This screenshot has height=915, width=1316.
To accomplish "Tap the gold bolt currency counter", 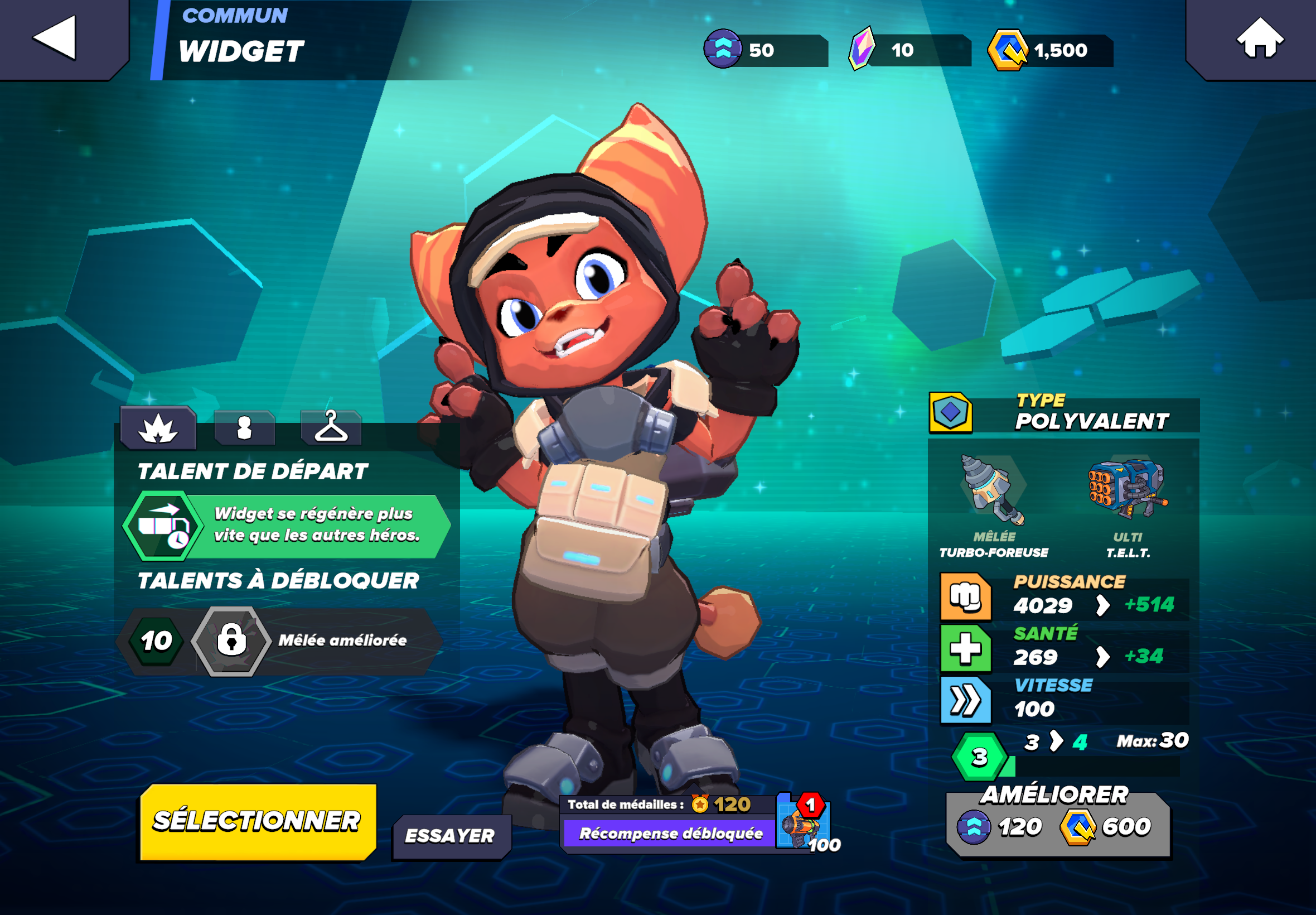I will tap(1051, 50).
